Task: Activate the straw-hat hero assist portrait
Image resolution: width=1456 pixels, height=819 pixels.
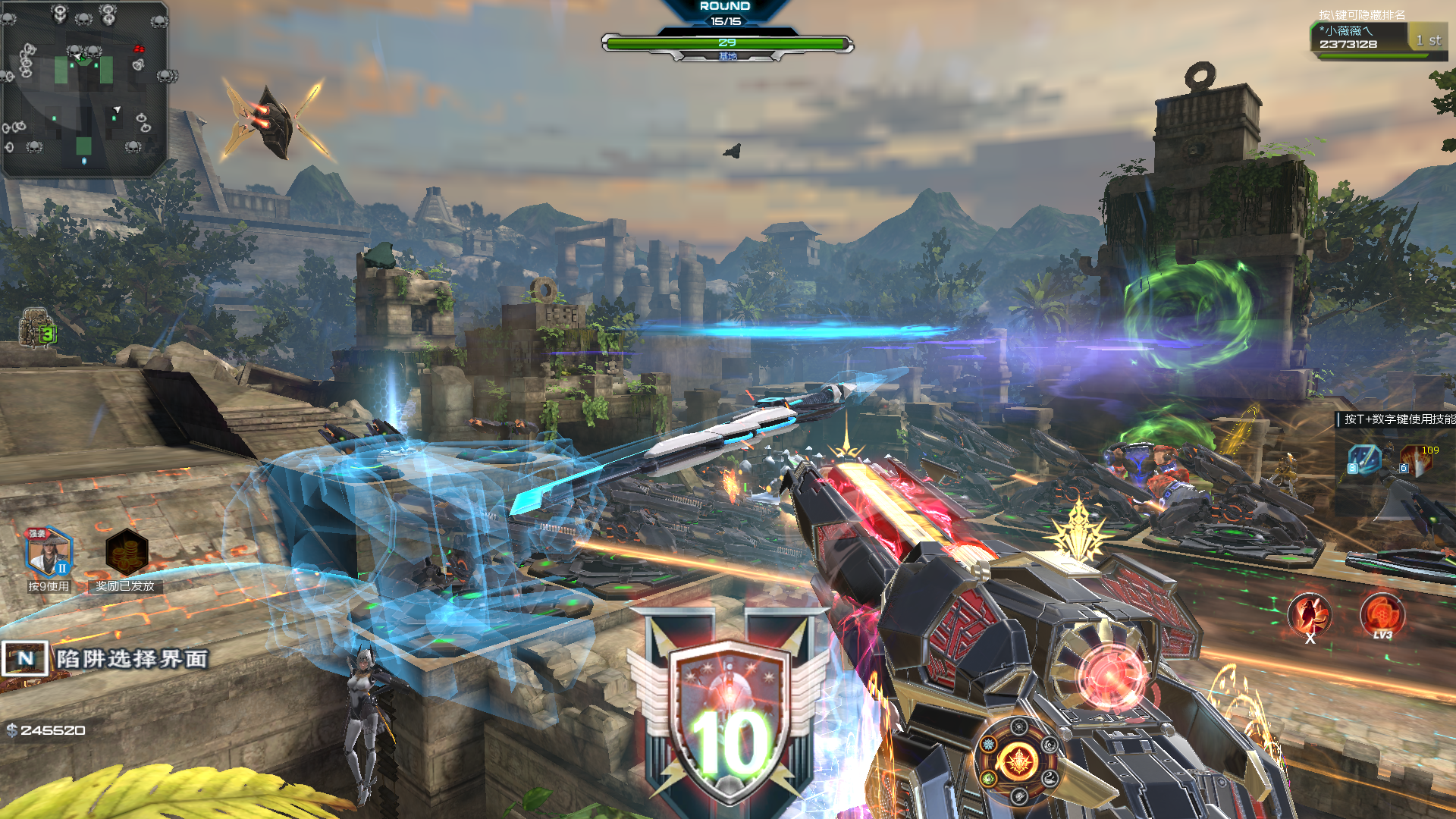Action: click(49, 552)
